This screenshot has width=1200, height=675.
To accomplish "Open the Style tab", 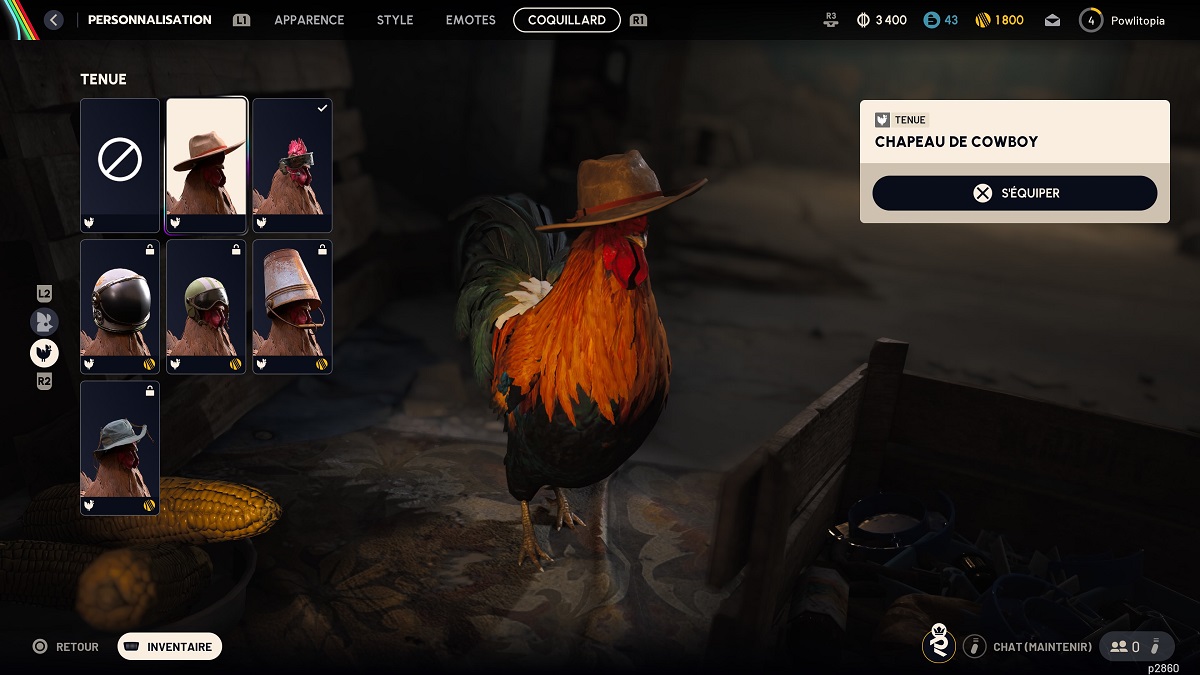I will pyautogui.click(x=395, y=20).
